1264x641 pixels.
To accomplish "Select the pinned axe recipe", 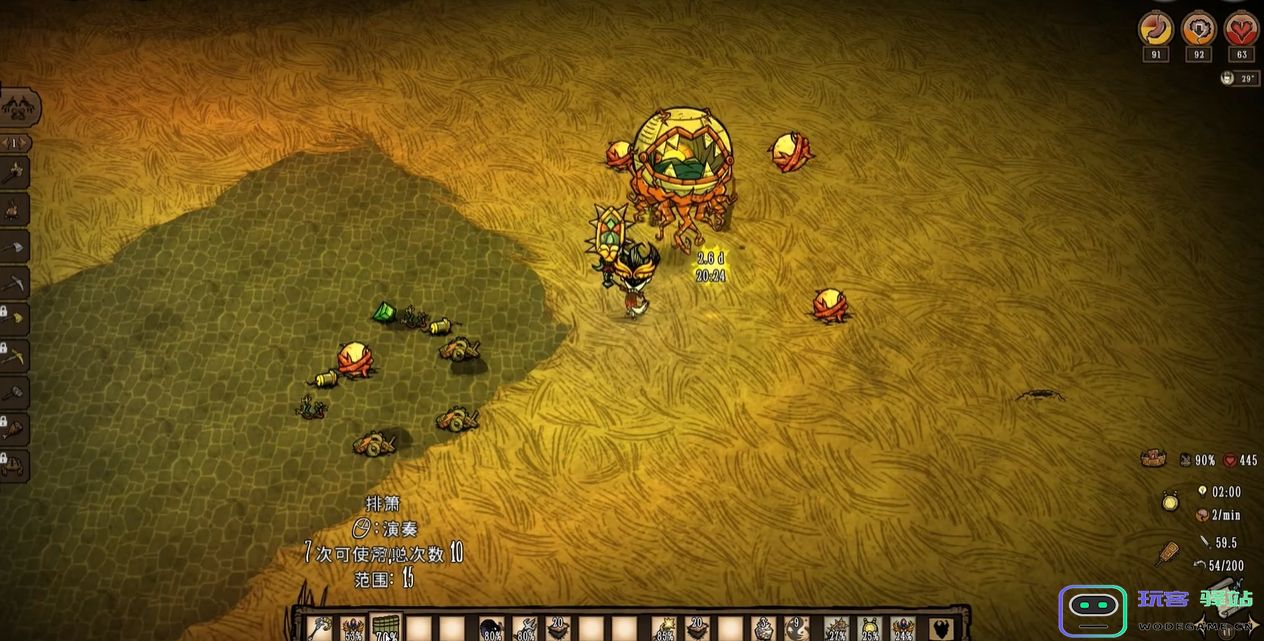I will 14,172.
